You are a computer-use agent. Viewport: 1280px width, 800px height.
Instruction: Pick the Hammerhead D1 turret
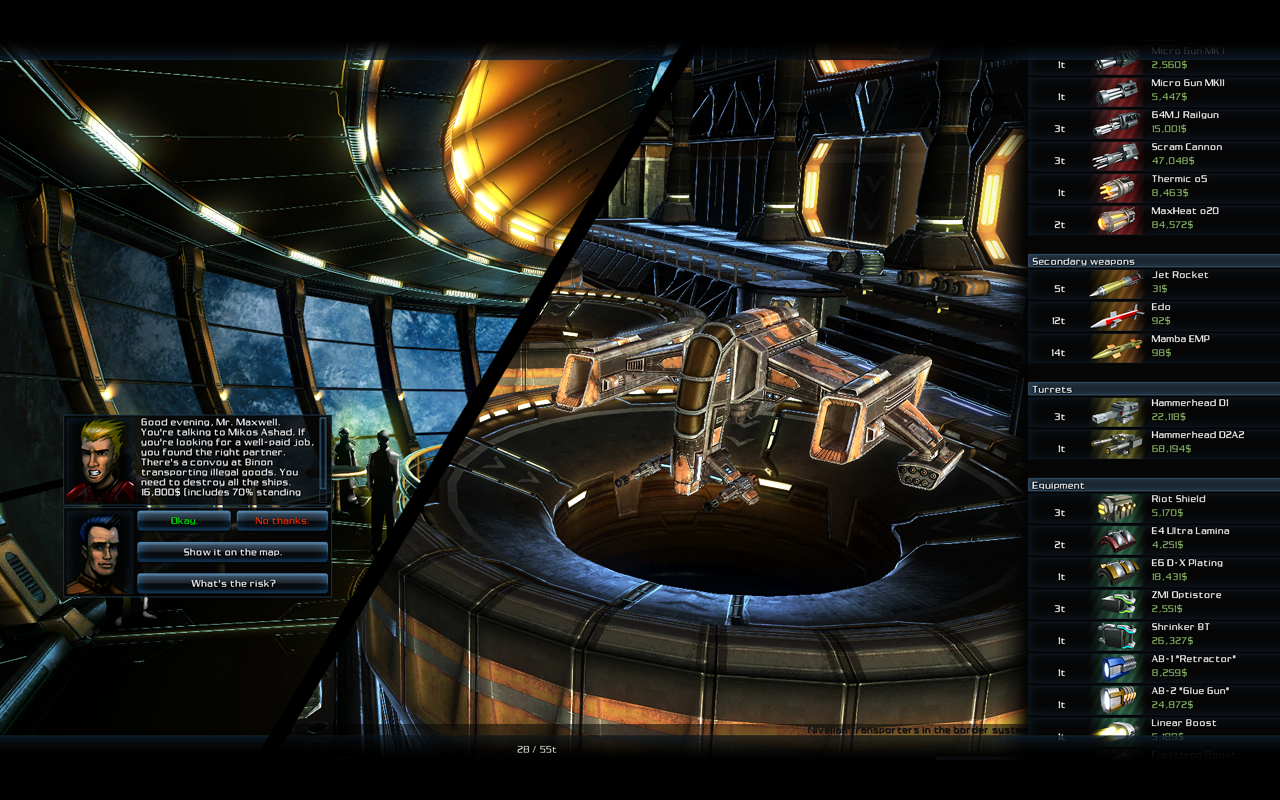pos(1153,410)
